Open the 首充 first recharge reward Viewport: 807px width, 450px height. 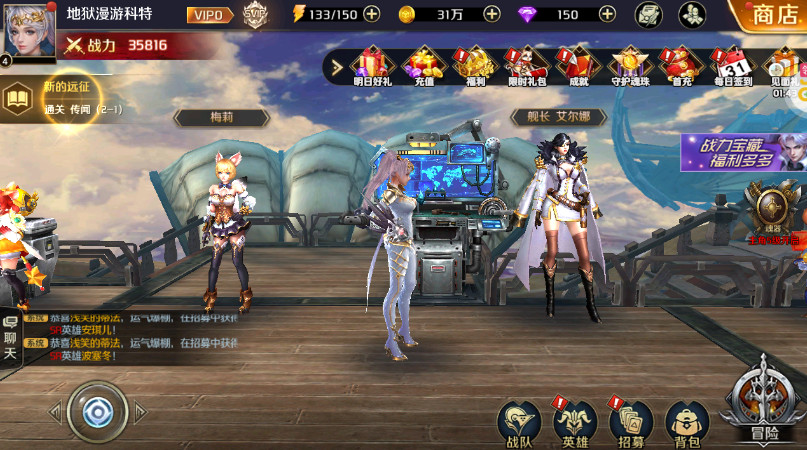point(682,66)
